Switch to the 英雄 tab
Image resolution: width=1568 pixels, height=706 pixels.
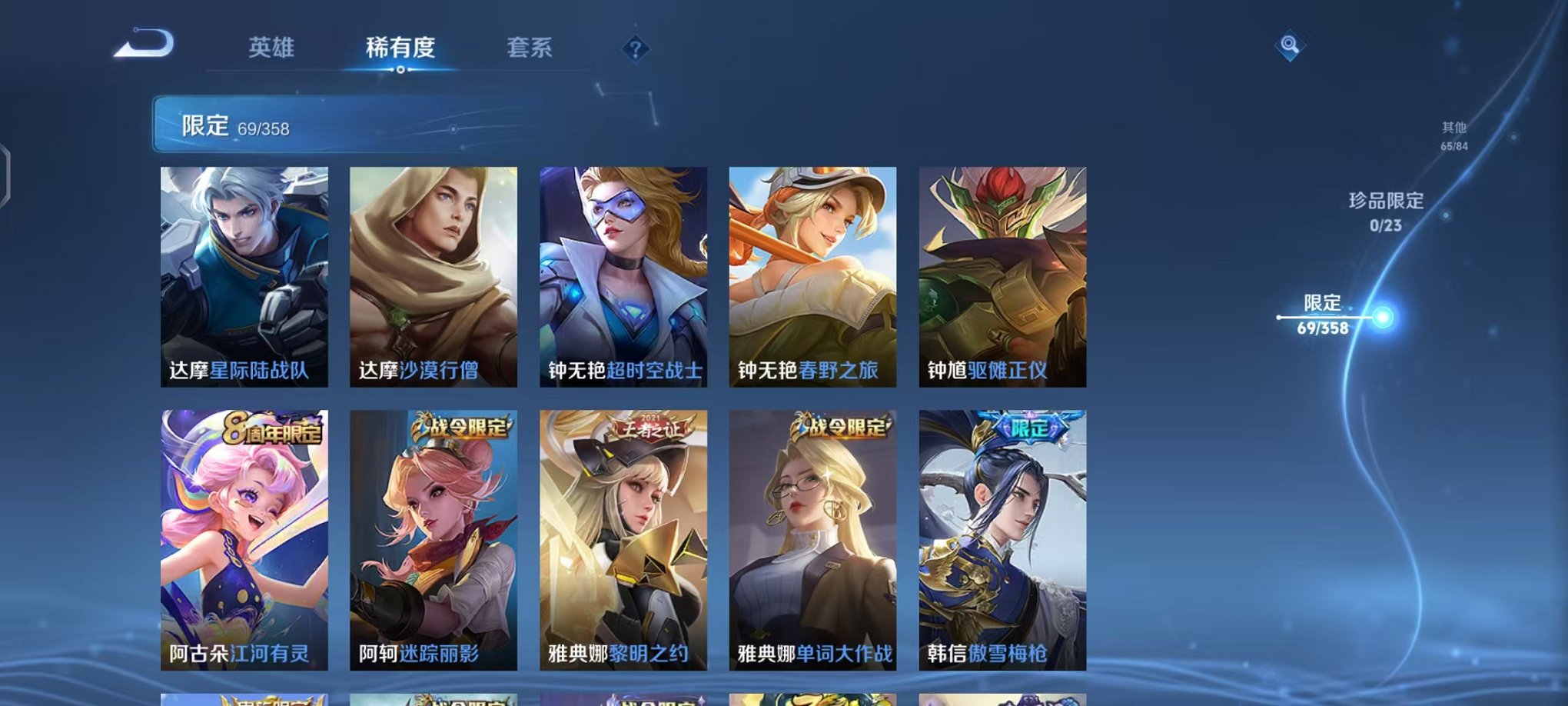[x=271, y=48]
